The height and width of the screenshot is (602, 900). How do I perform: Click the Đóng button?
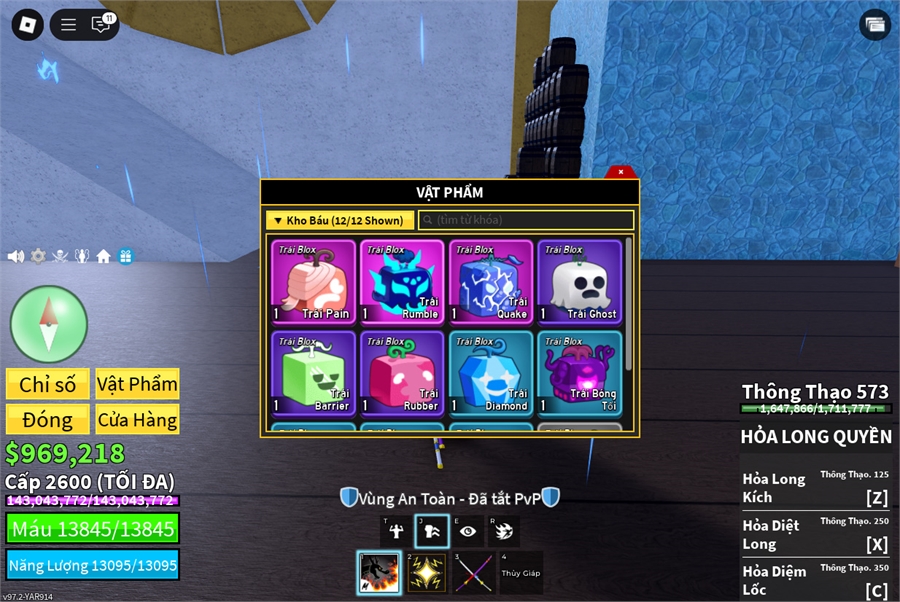coord(48,420)
